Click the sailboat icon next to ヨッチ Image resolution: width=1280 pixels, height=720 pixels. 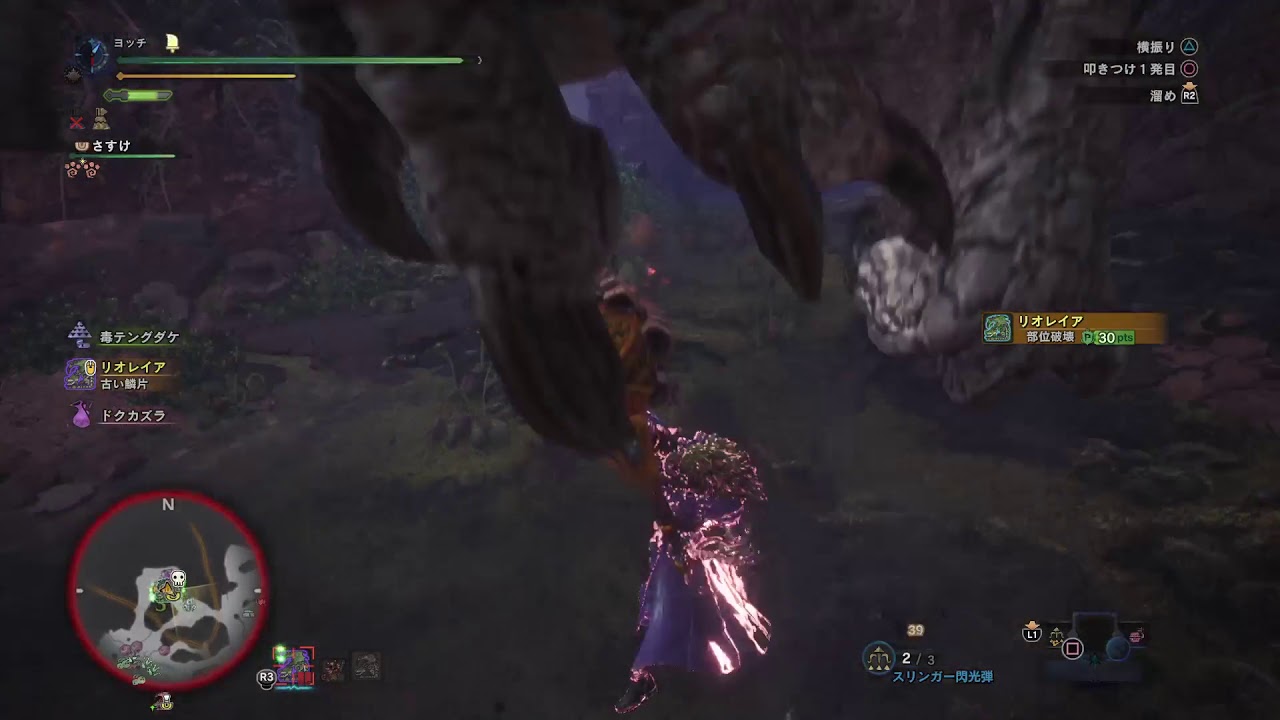pos(172,42)
